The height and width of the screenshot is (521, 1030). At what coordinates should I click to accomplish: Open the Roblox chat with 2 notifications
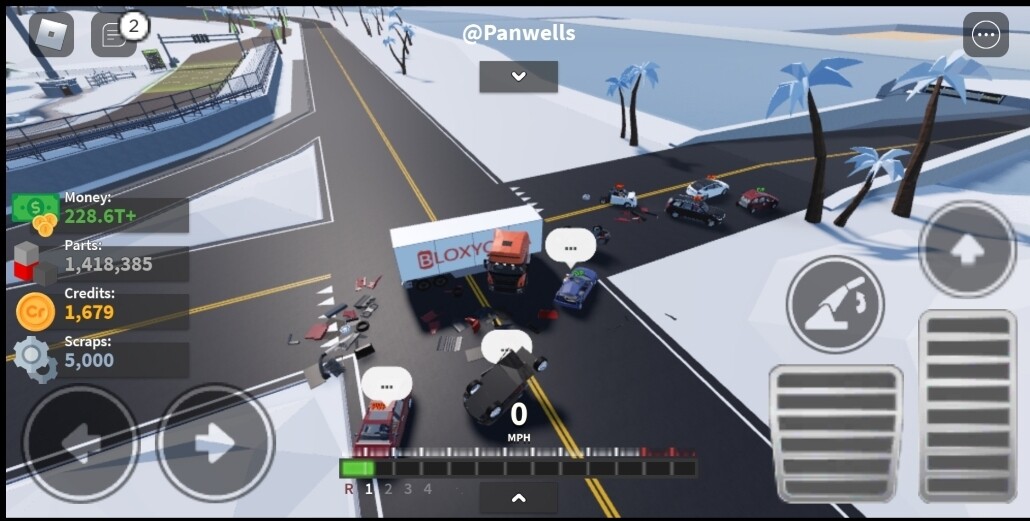[x=114, y=36]
